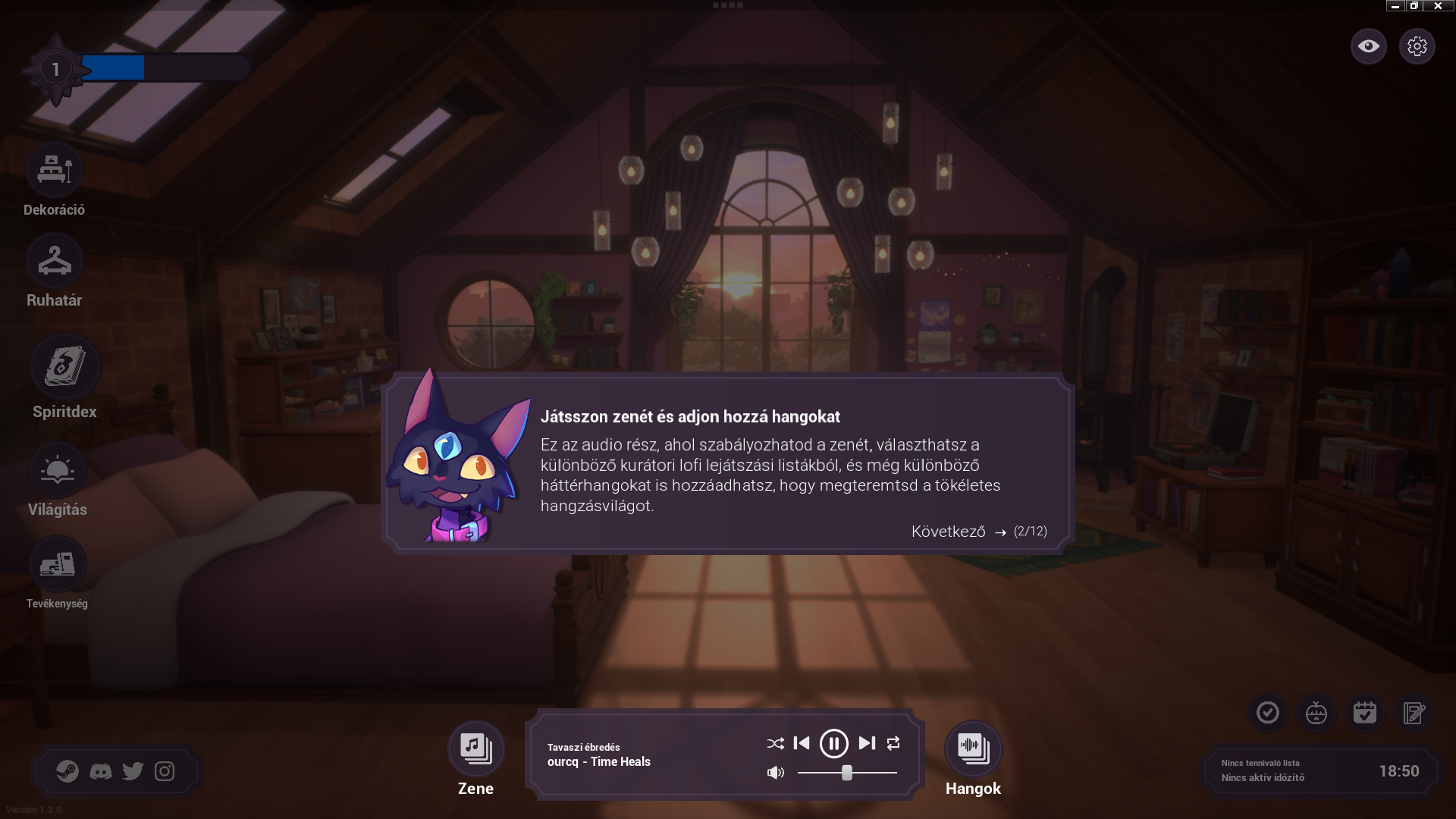
Task: Toggle shuffle for music
Action: (x=775, y=743)
